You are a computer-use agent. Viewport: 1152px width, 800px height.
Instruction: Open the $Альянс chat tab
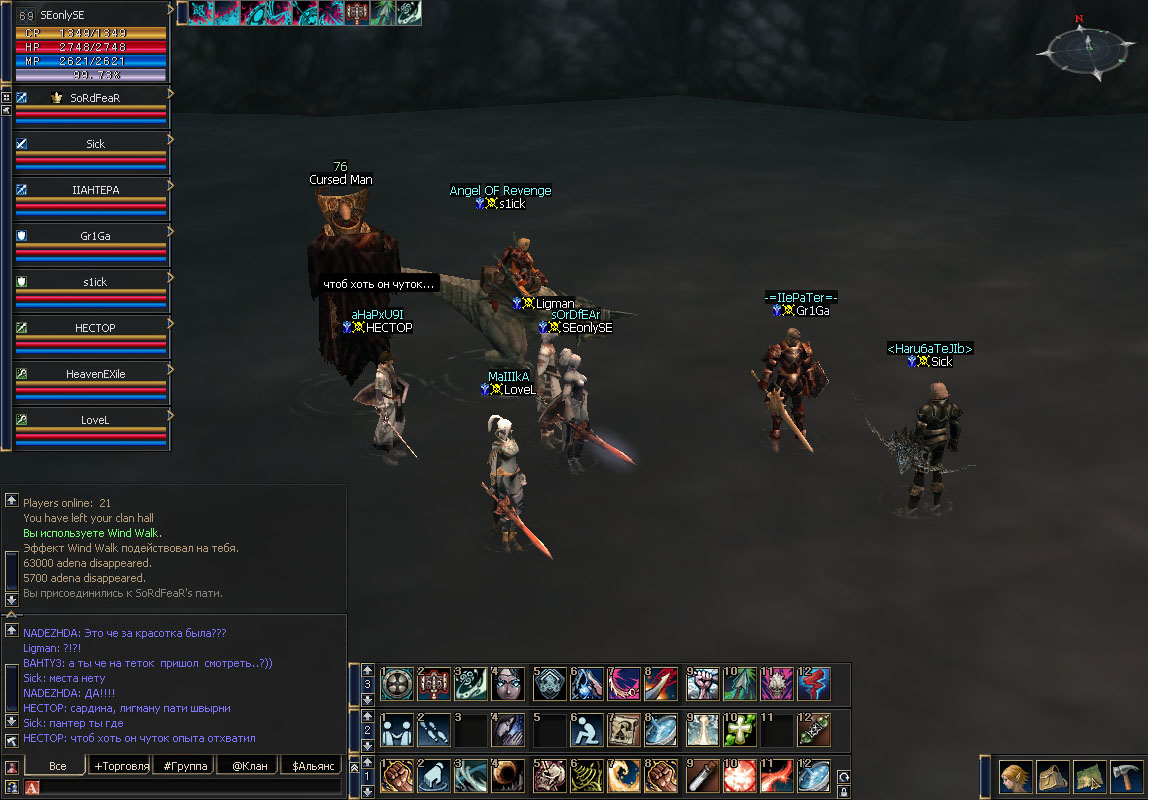pos(310,766)
